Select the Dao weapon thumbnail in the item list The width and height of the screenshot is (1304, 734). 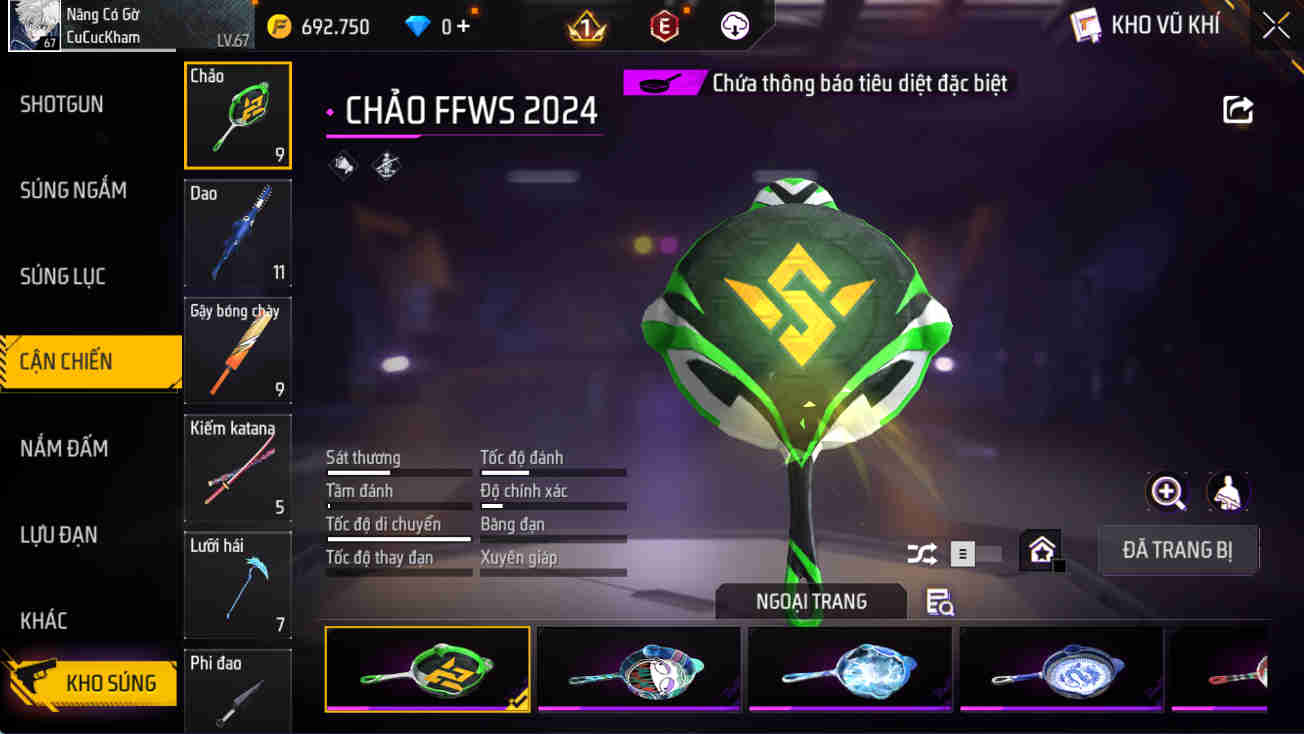tap(237, 233)
